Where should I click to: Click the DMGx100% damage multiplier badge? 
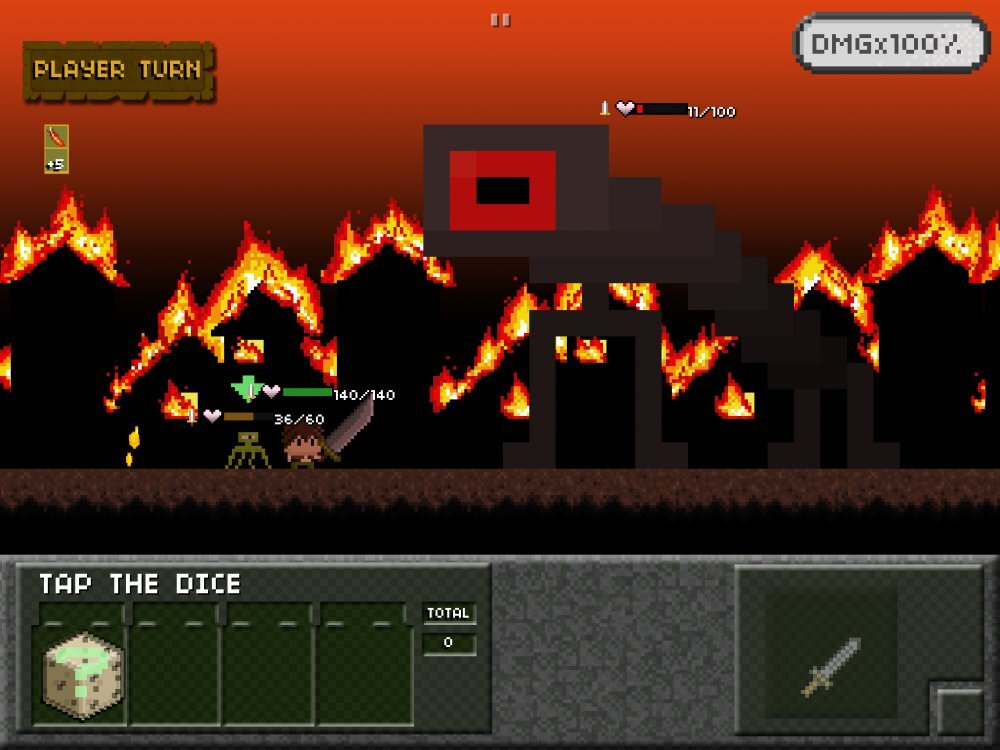pos(892,44)
